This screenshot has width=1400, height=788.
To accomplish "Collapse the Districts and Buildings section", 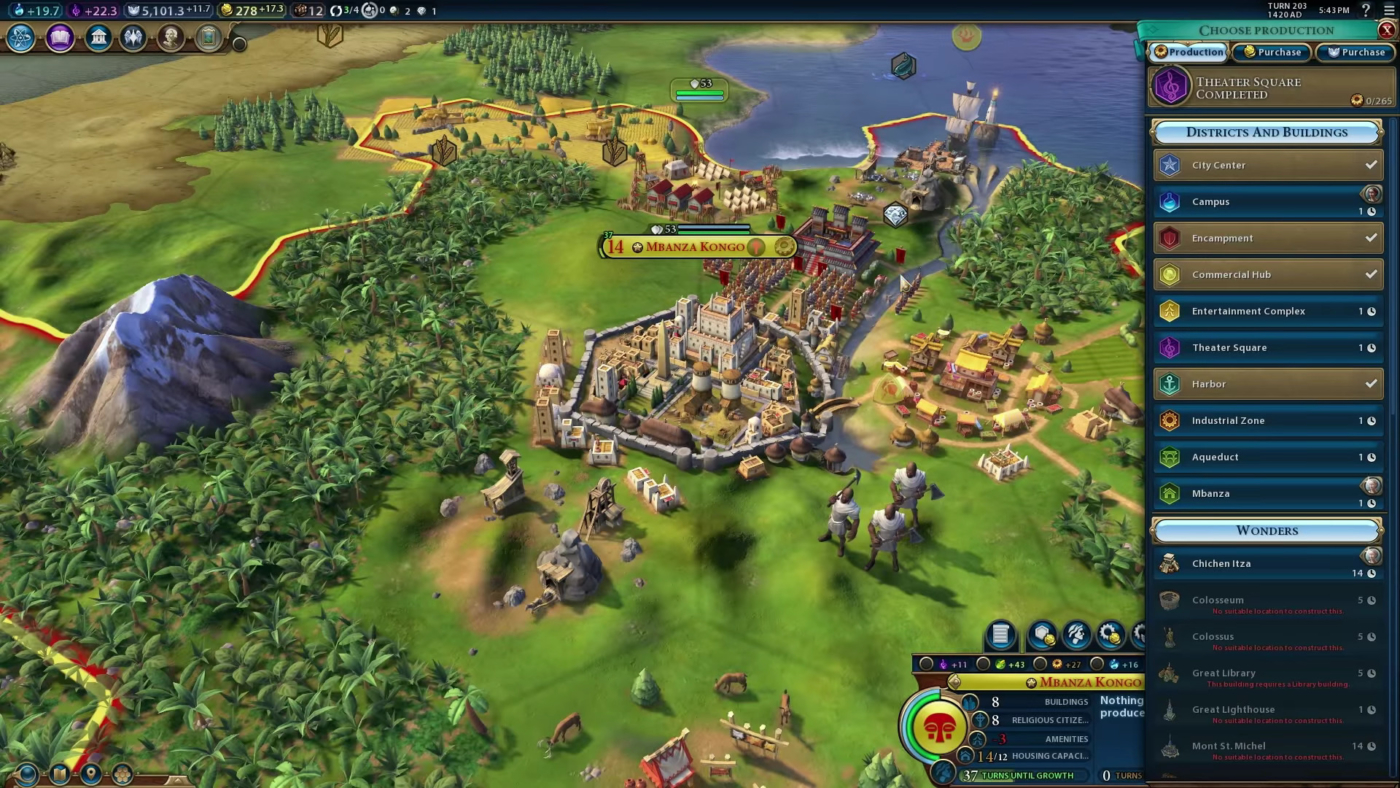I will point(1267,131).
